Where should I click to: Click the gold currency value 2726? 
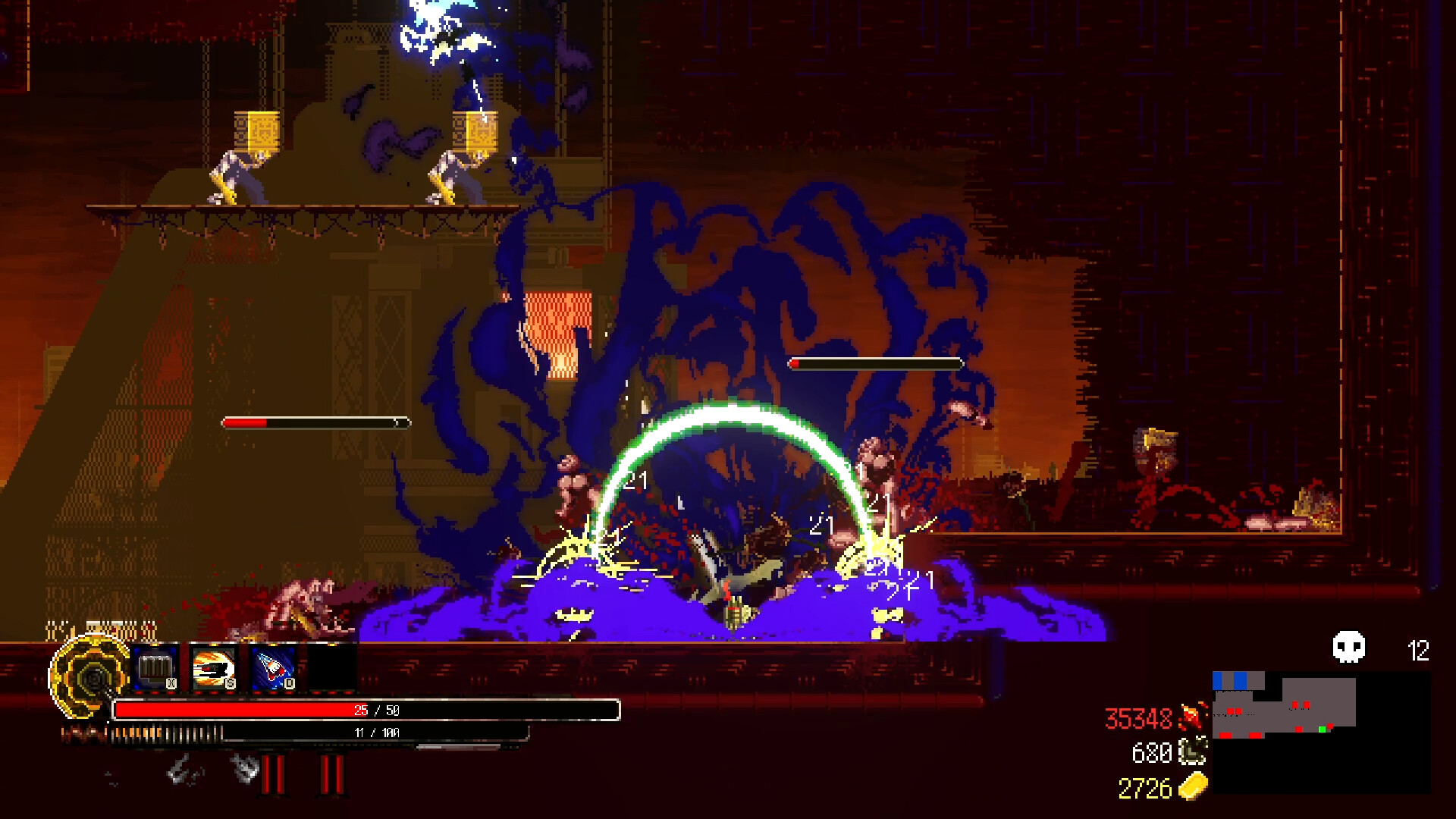click(x=1145, y=786)
